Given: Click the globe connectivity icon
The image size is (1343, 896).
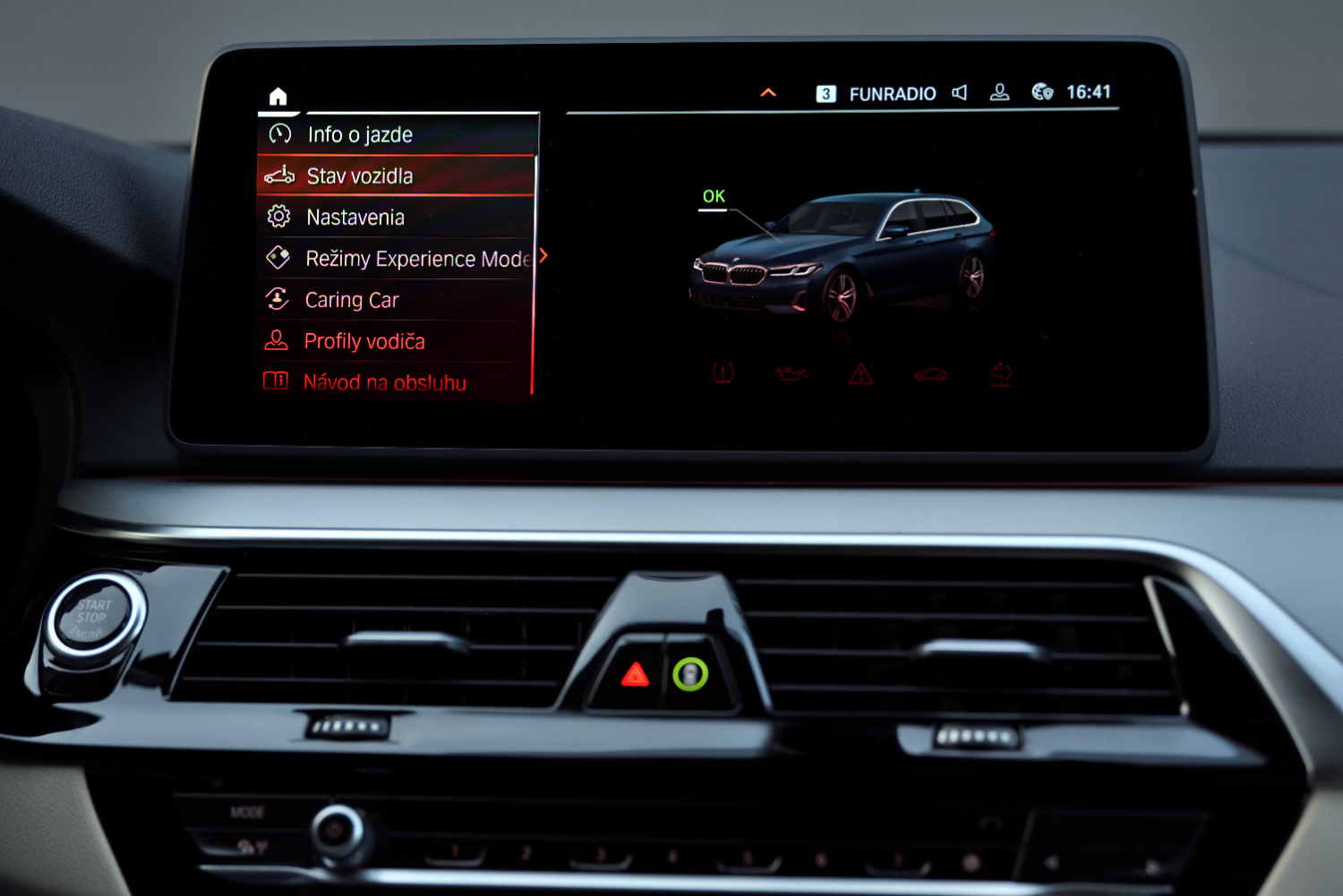Looking at the screenshot, I should 1042,92.
